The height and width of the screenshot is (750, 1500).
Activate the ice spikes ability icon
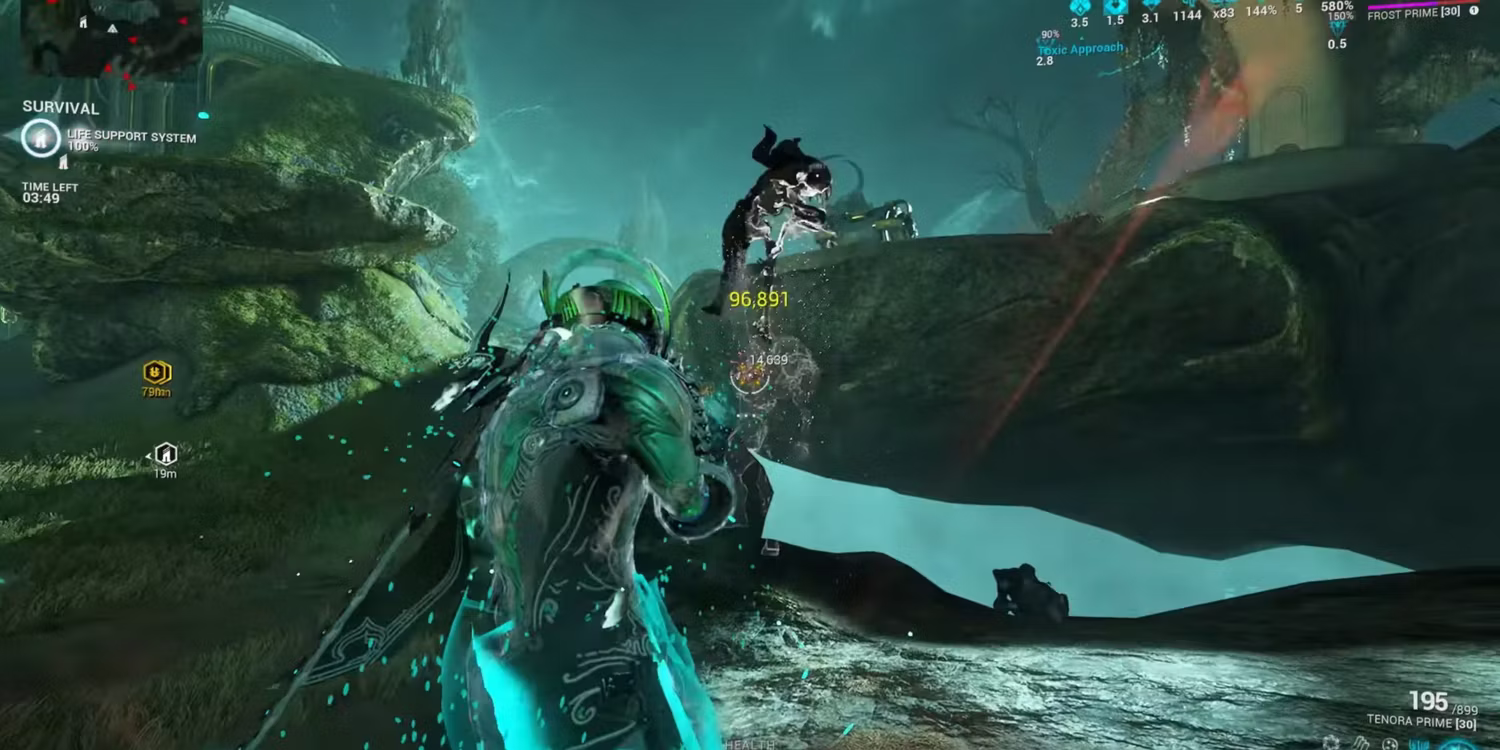(1360, 743)
